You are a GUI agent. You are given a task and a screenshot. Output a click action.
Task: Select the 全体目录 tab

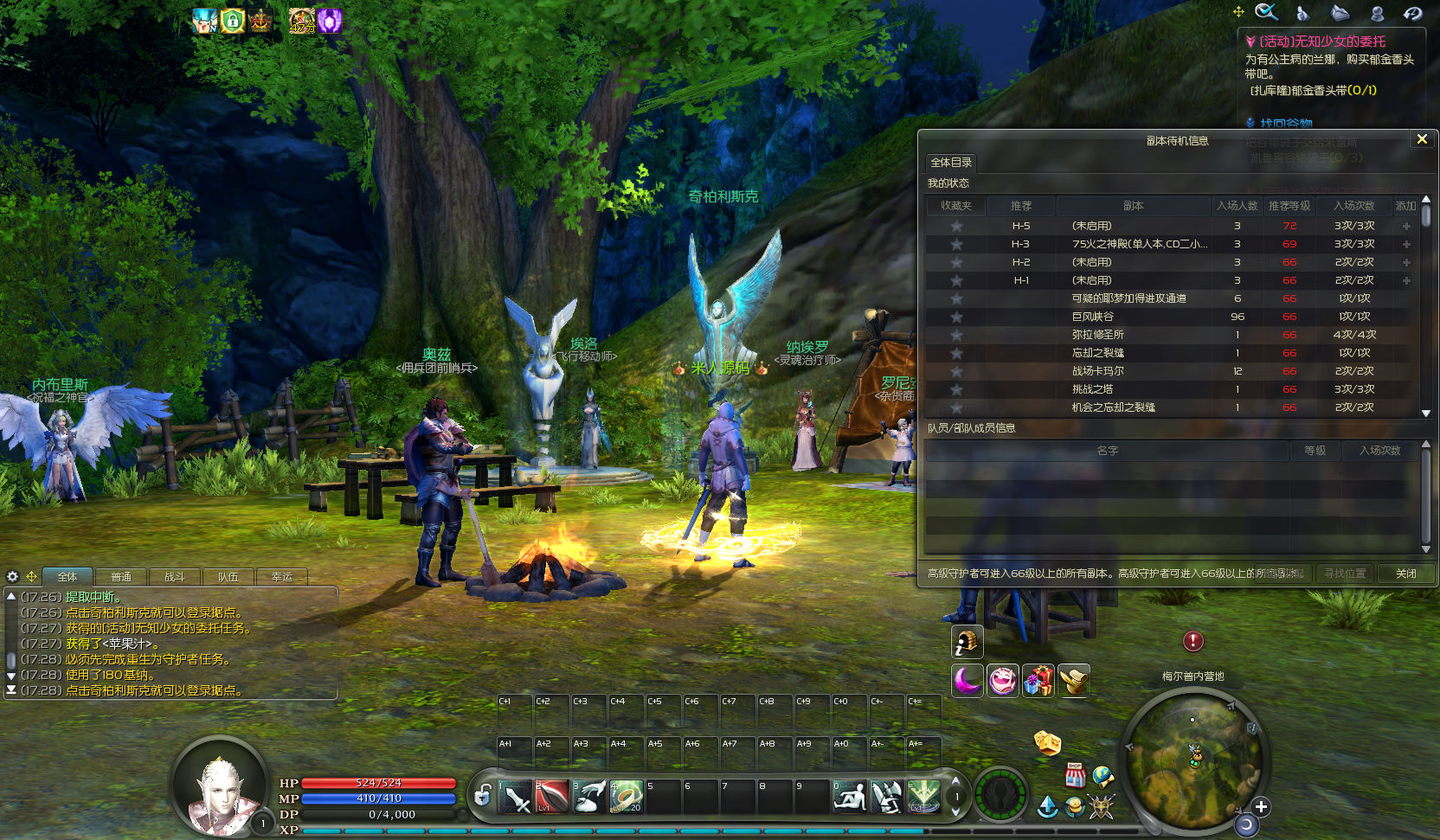pos(951,163)
